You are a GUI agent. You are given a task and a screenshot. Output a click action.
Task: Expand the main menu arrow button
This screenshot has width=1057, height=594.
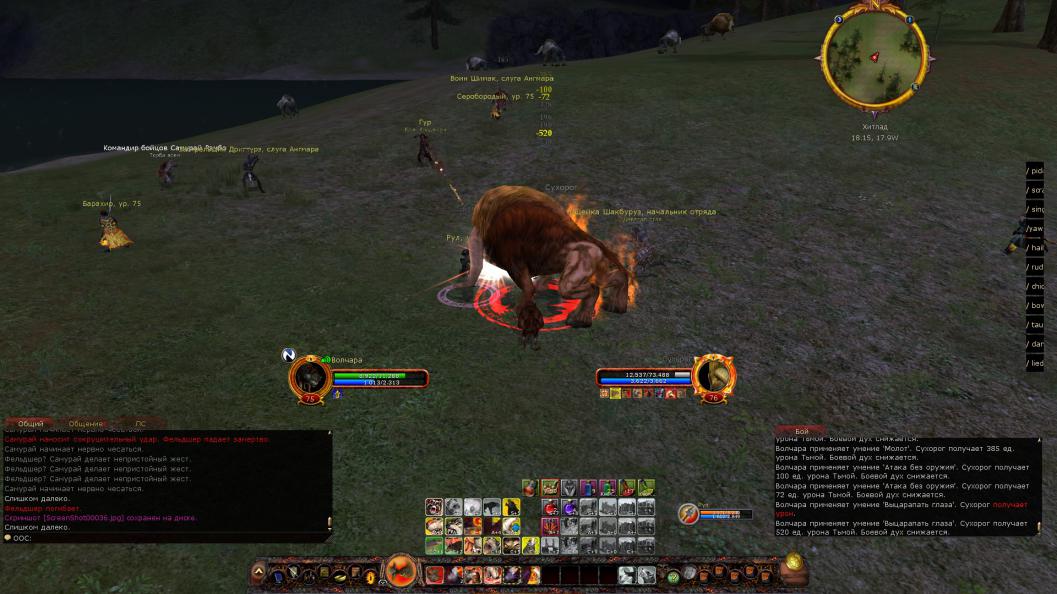pos(258,573)
